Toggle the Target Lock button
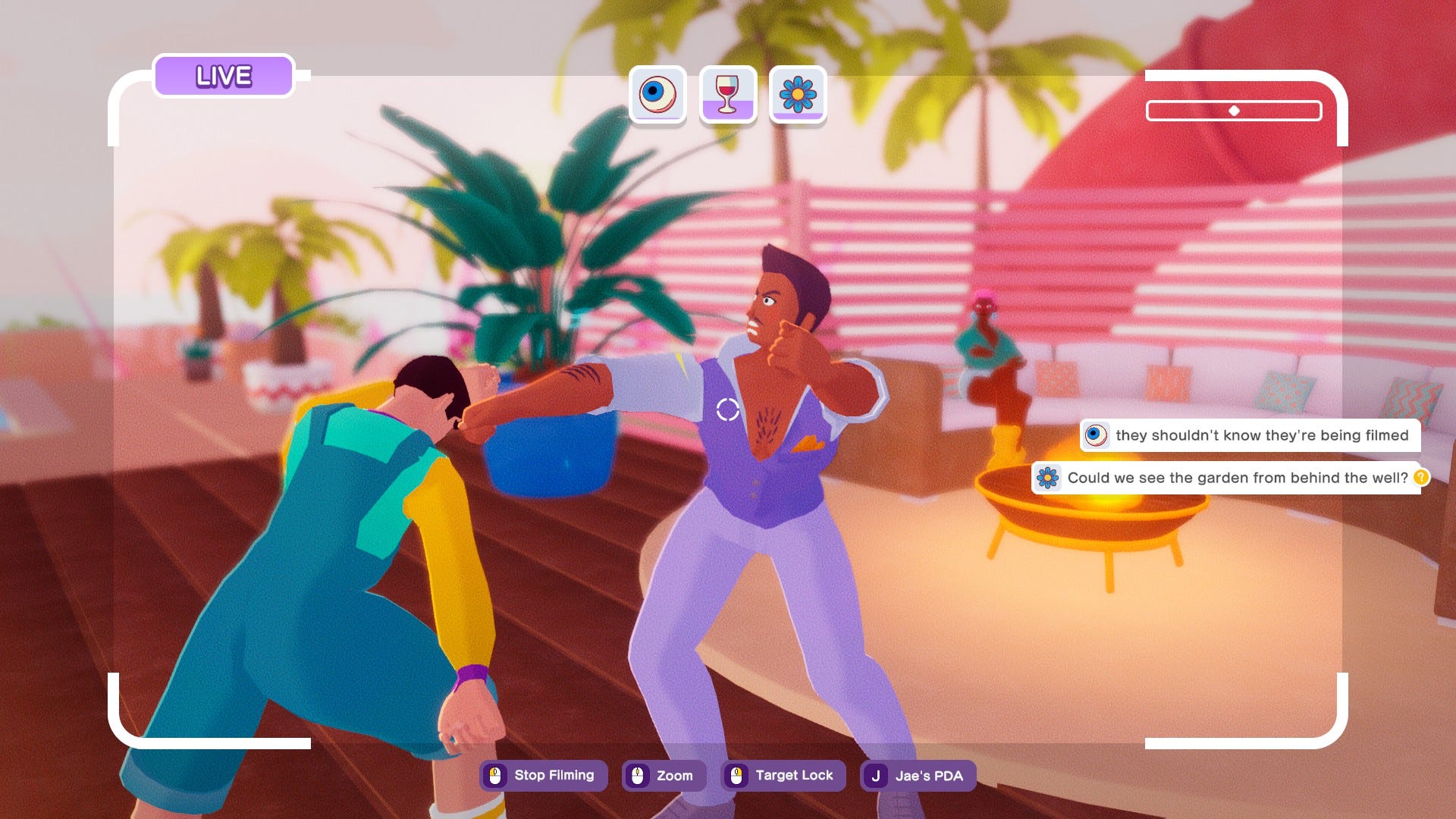The width and height of the screenshot is (1456, 819). (783, 776)
